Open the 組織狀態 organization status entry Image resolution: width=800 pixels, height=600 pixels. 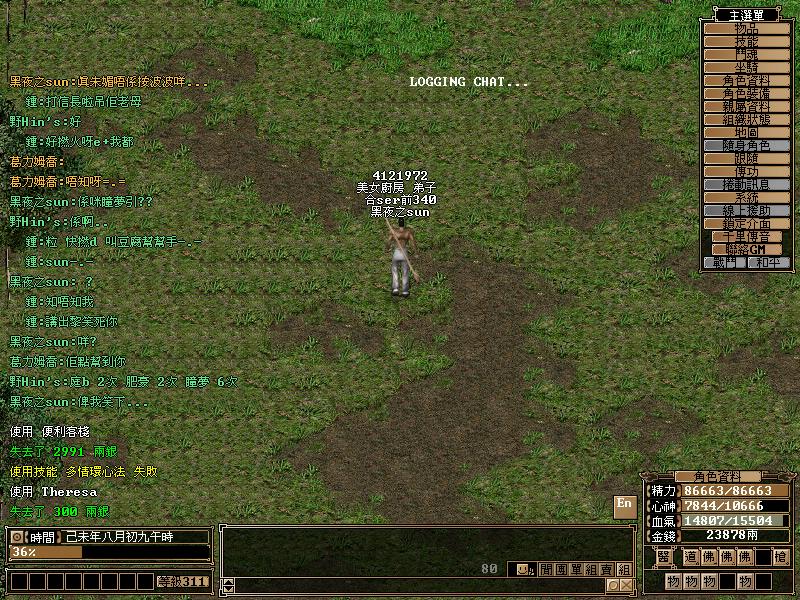(746, 119)
